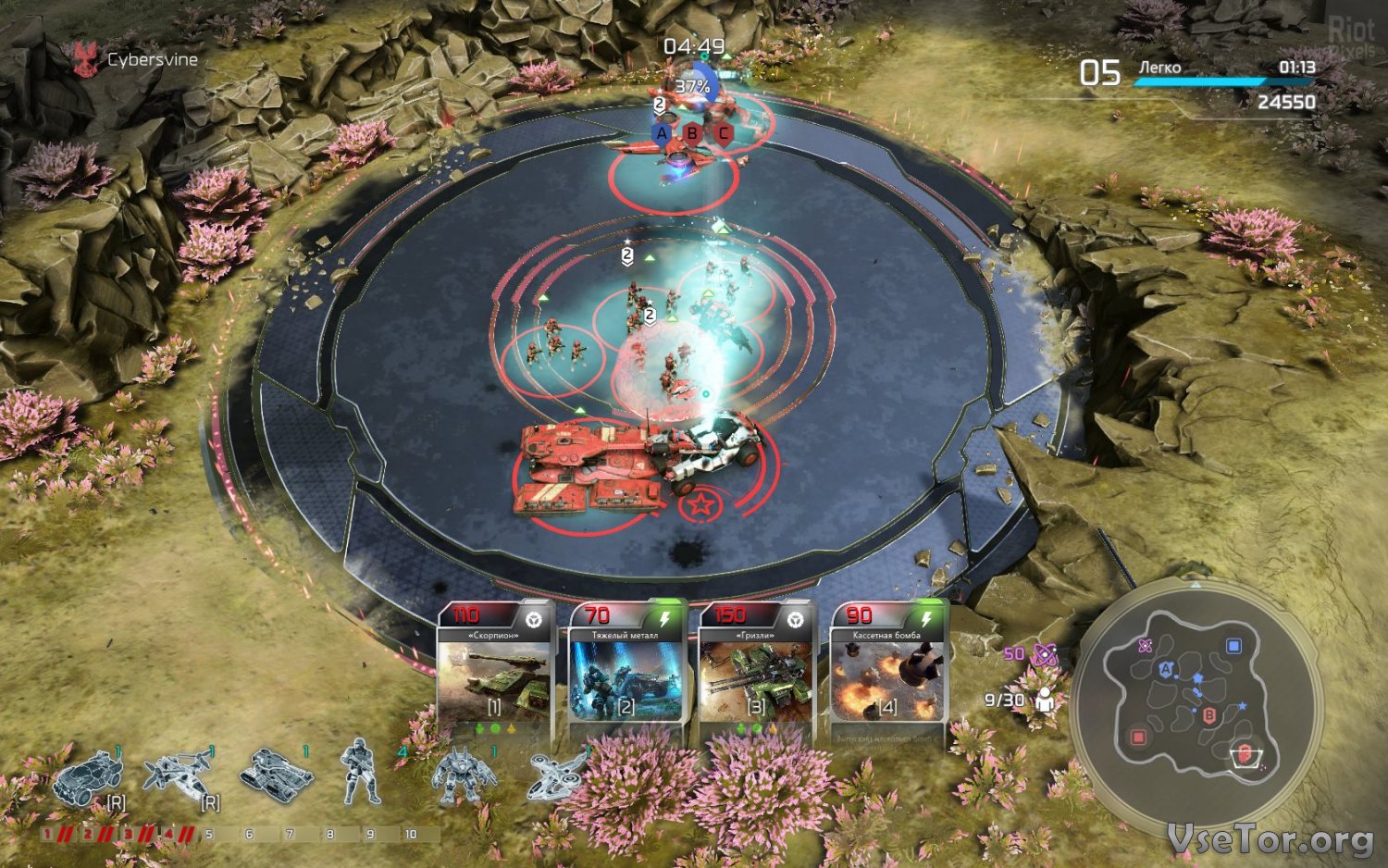1388x868 pixels.
Task: Click red point B on the minimap
Action: point(1208,714)
